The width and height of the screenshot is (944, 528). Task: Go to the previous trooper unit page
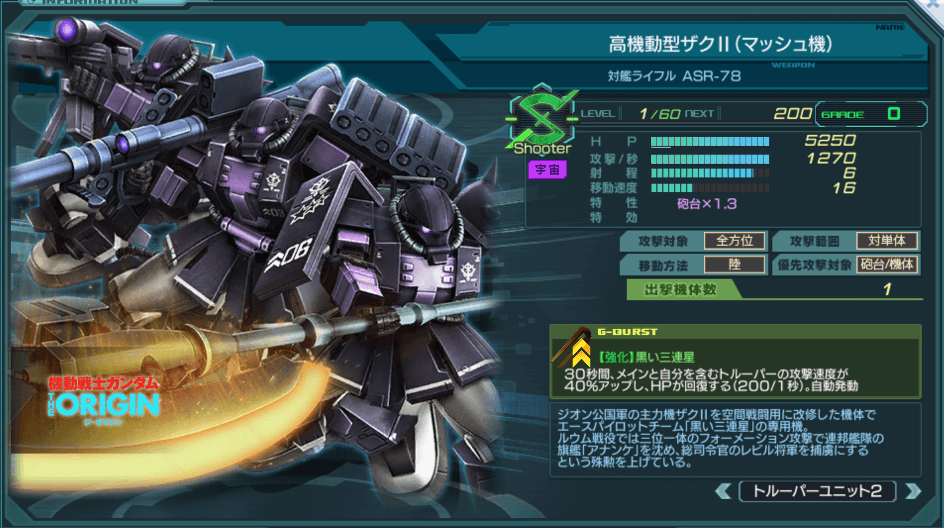coord(724,491)
